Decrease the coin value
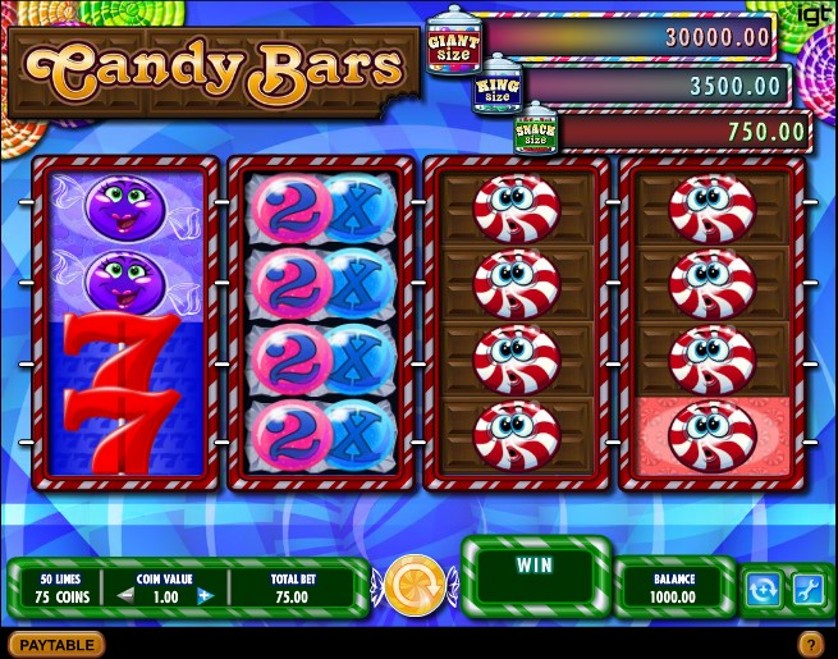The height and width of the screenshot is (659, 838). (x=125, y=597)
